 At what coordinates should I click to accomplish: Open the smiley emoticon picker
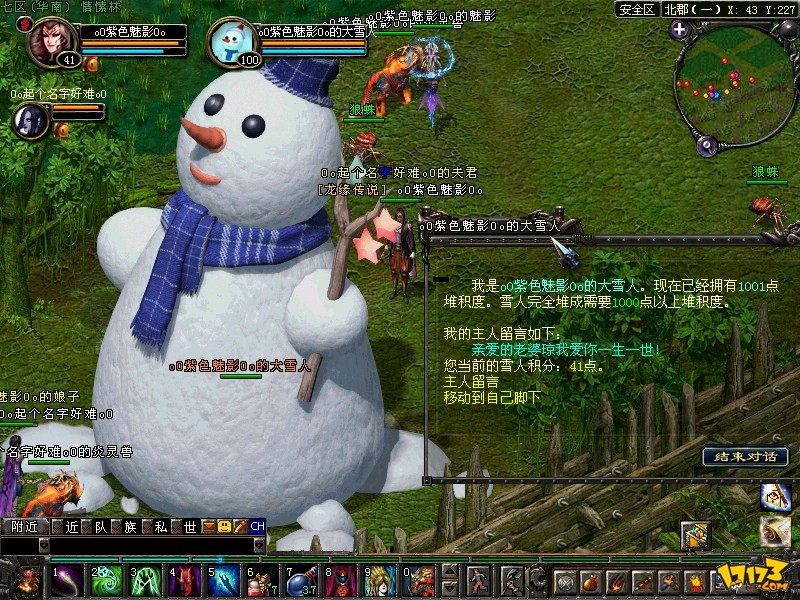click(x=224, y=526)
